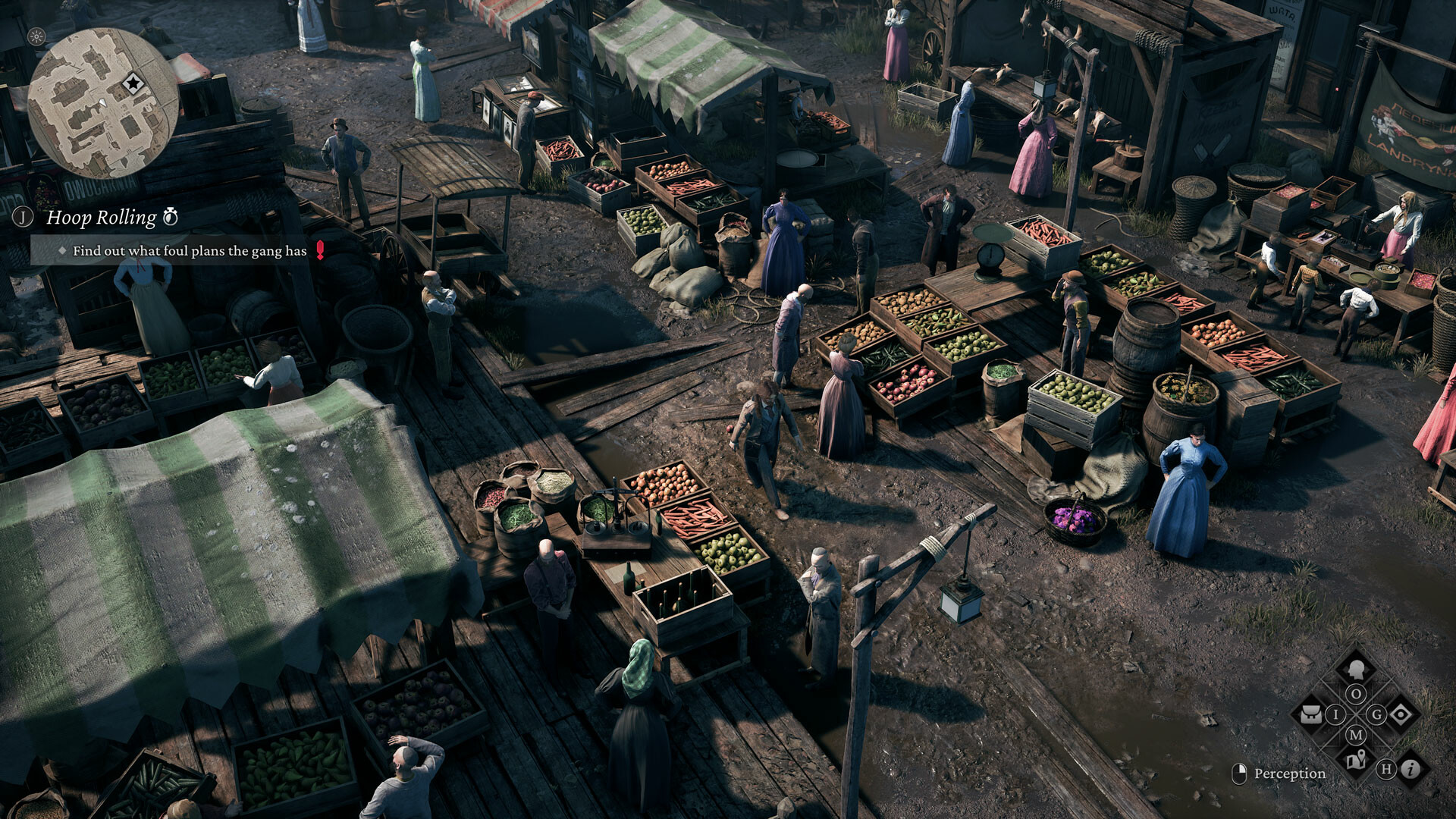Open the head profile character icon
1456x819 pixels.
click(1356, 669)
